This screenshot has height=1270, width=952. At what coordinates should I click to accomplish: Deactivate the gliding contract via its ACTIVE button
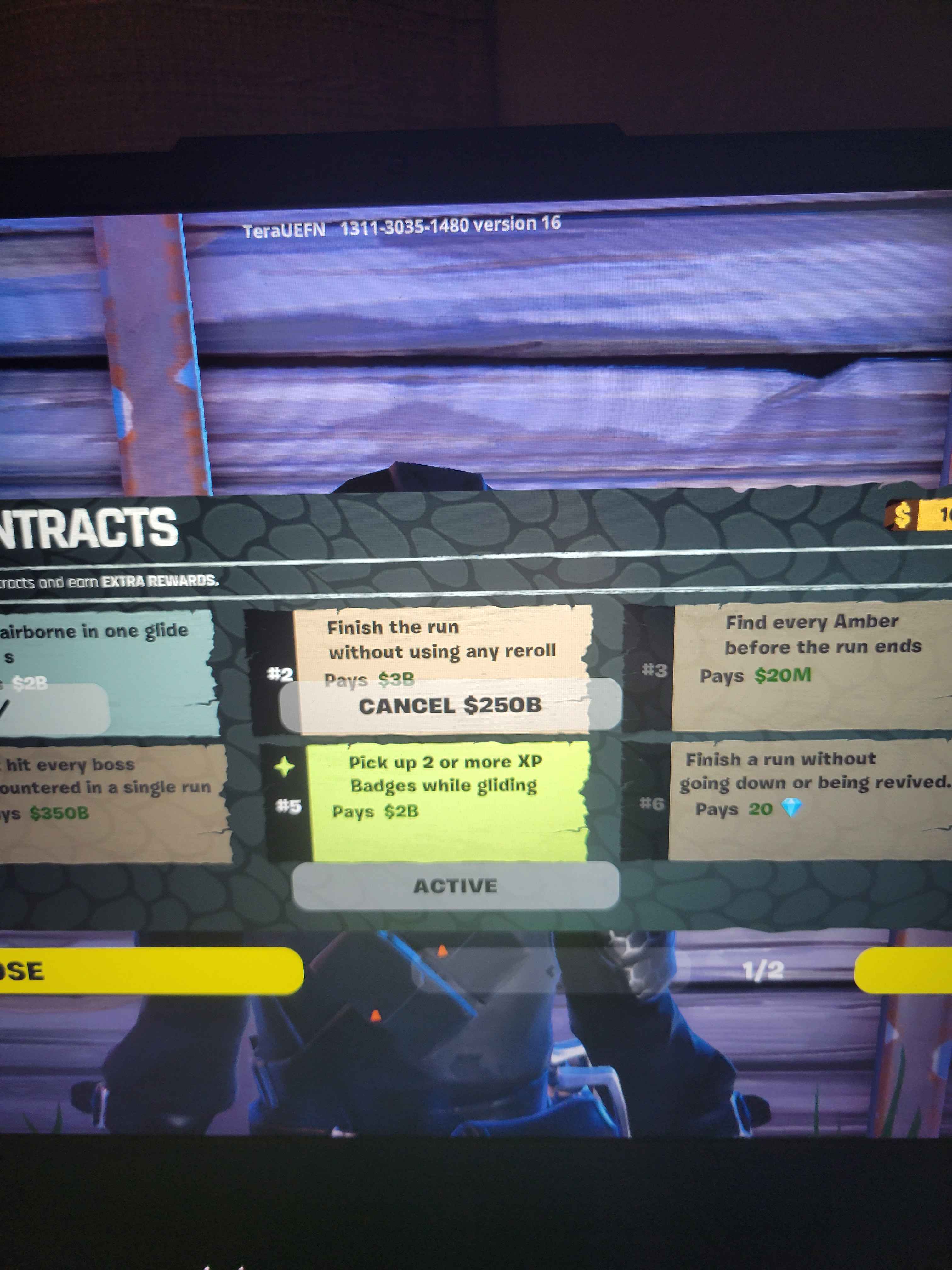point(450,885)
